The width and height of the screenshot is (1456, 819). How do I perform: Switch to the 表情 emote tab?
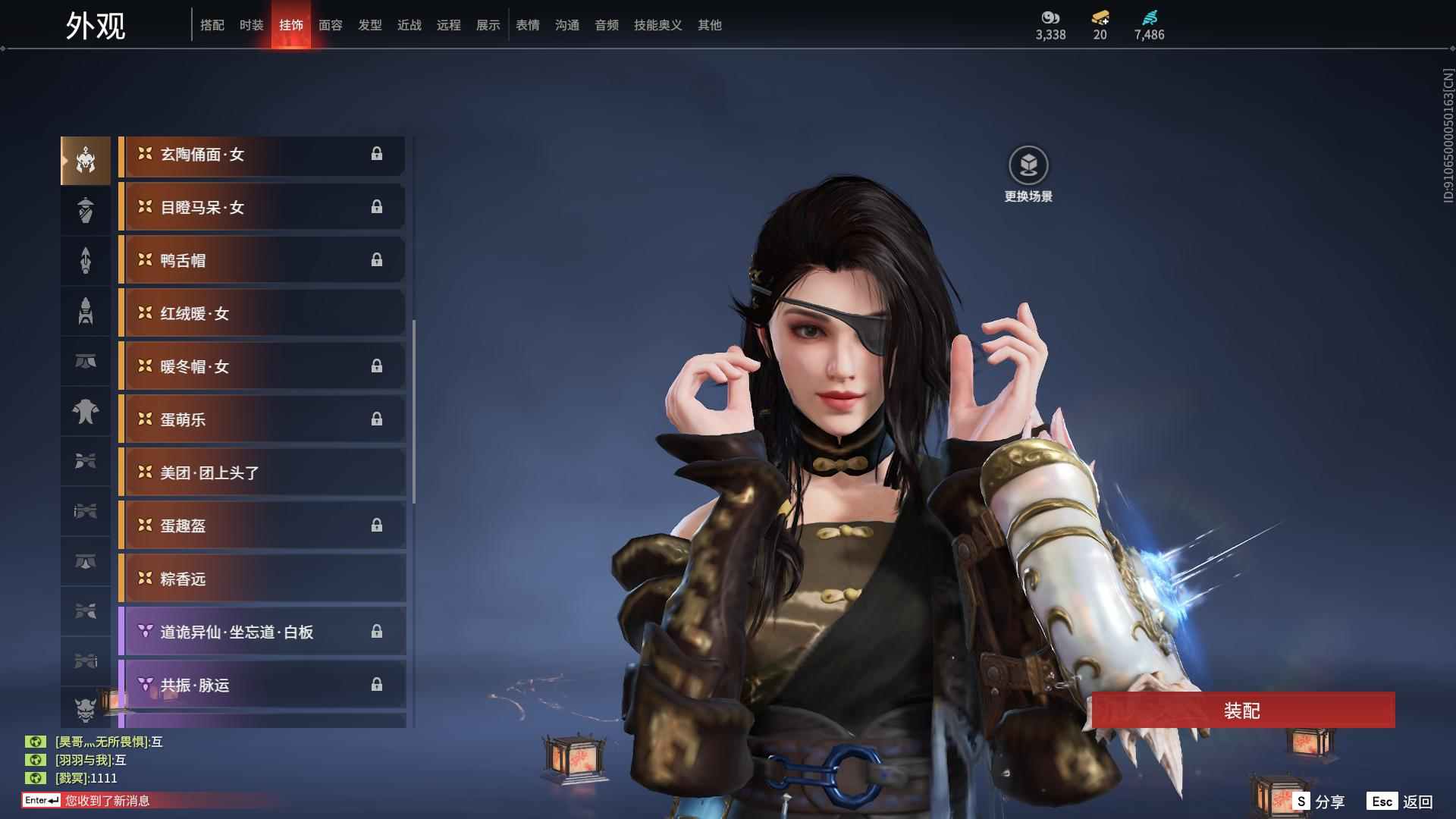(x=528, y=25)
